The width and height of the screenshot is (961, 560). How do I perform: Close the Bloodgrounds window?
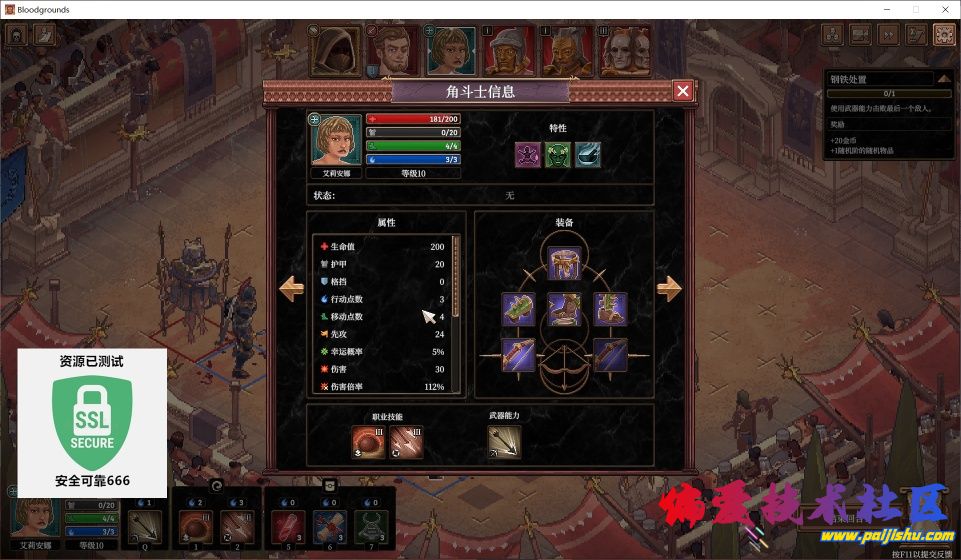click(943, 9)
